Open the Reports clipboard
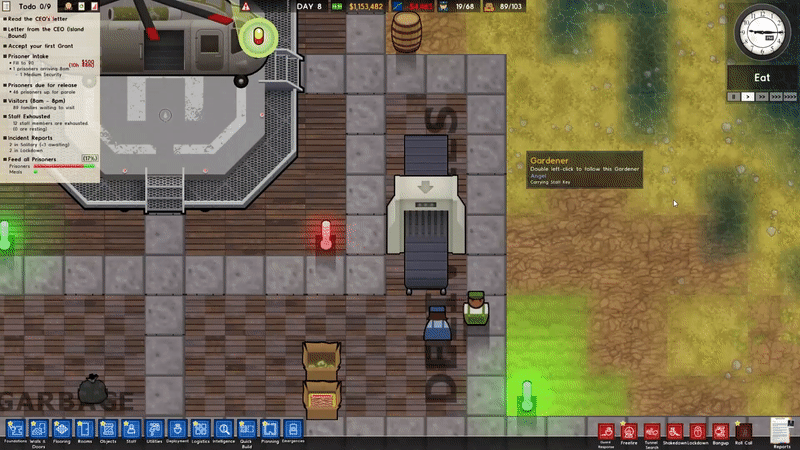This screenshot has width=800, height=450. click(782, 428)
